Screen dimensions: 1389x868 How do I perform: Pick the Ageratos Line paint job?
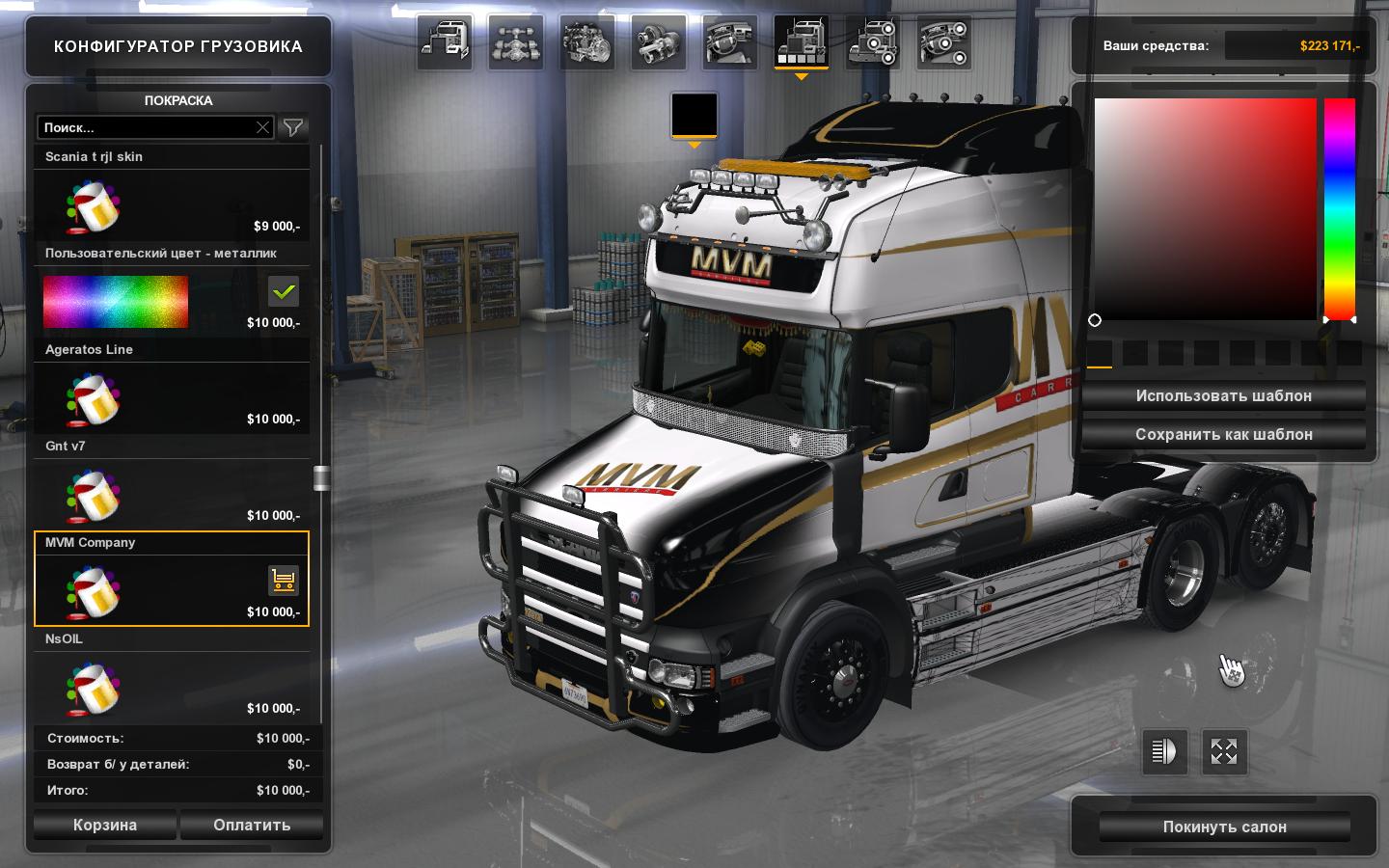pyautogui.click(x=172, y=397)
